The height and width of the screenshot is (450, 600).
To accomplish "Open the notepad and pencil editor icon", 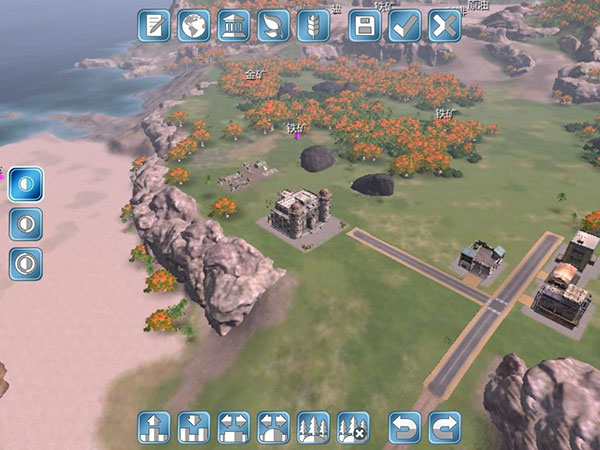I will [154, 25].
